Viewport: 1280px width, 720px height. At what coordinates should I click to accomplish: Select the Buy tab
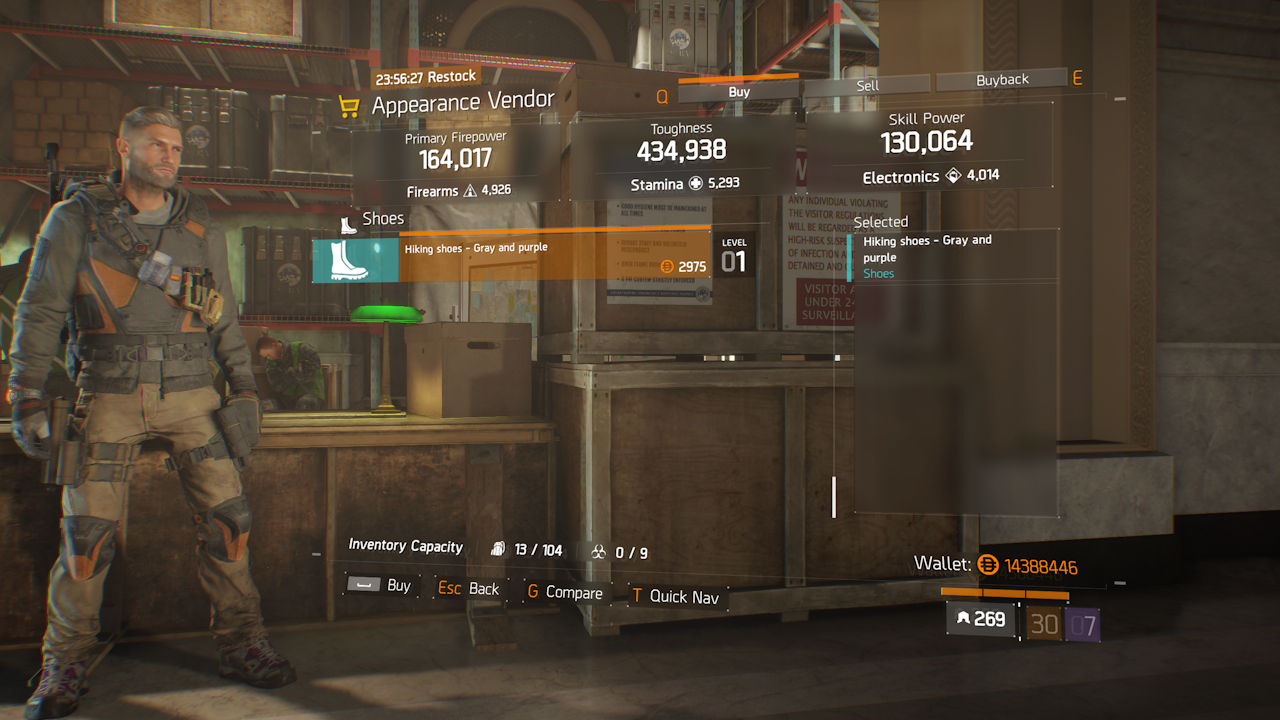tap(739, 92)
